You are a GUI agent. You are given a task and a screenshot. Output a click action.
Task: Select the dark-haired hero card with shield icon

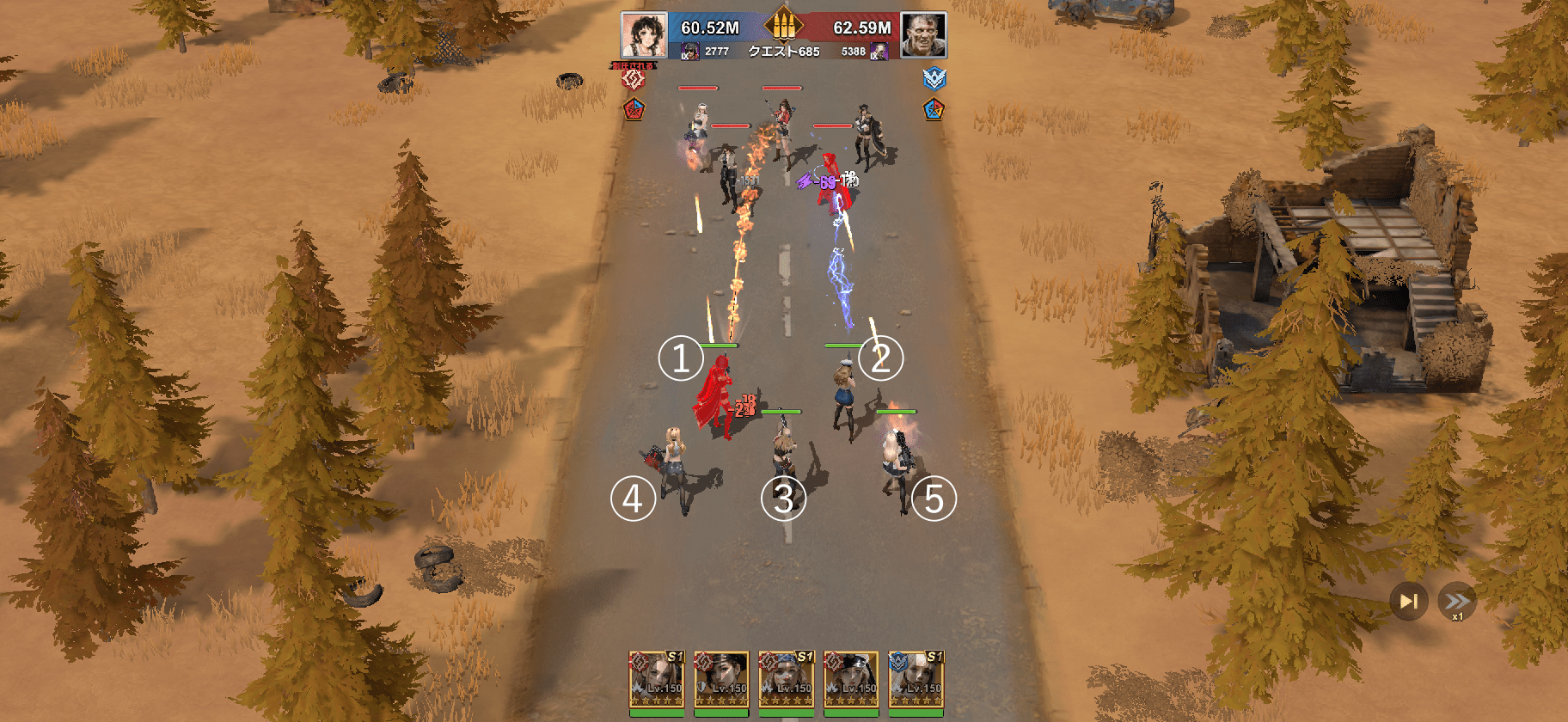pos(721,682)
